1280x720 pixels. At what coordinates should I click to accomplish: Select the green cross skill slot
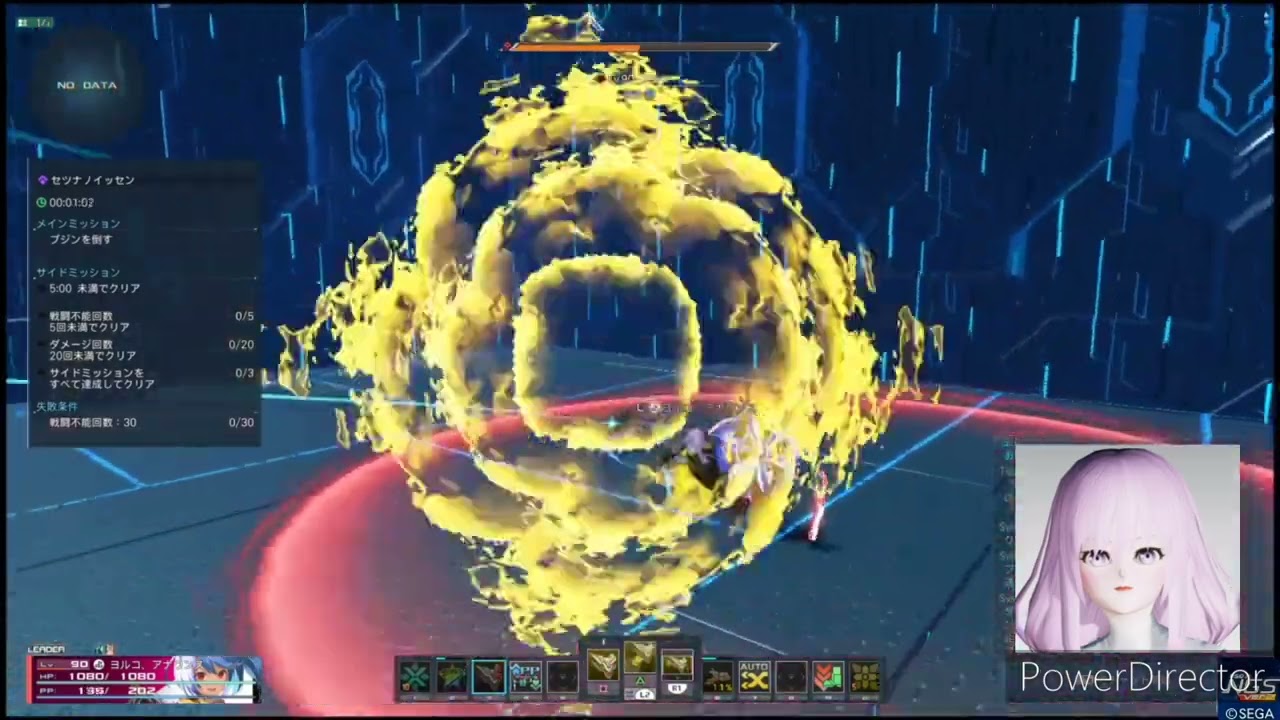click(x=415, y=678)
